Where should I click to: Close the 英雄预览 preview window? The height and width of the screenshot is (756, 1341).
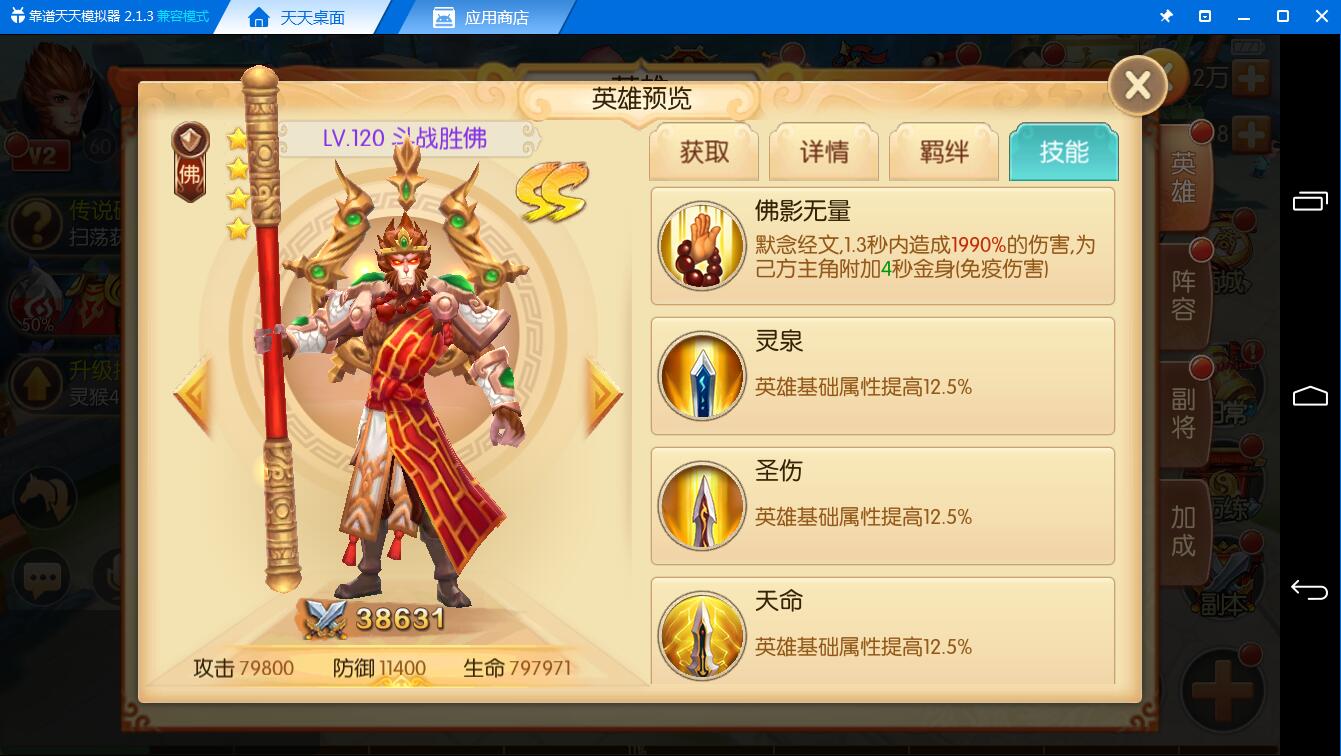(1137, 86)
